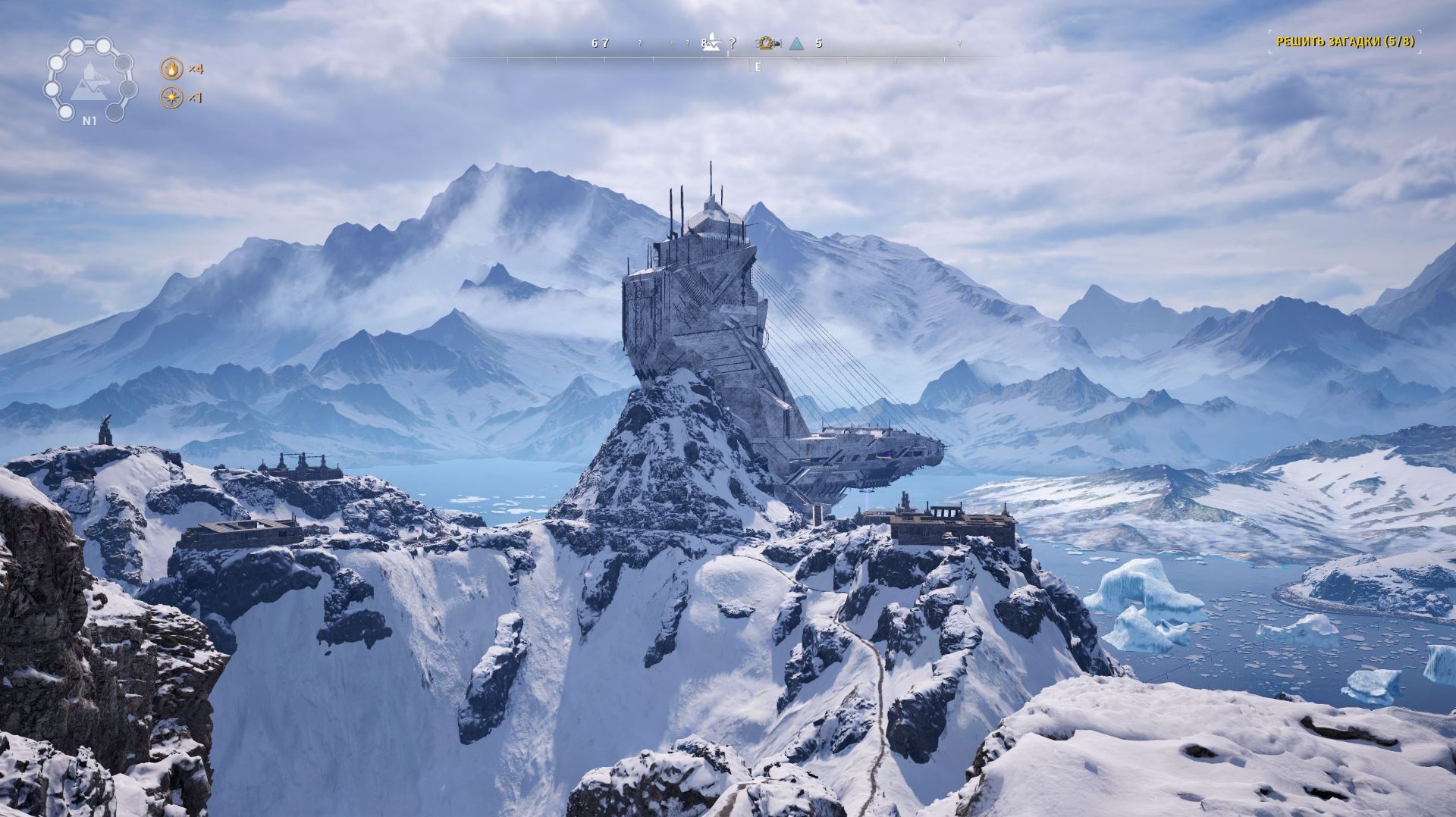
Task: Open the N1 zone progress emblem
Action: point(89,80)
